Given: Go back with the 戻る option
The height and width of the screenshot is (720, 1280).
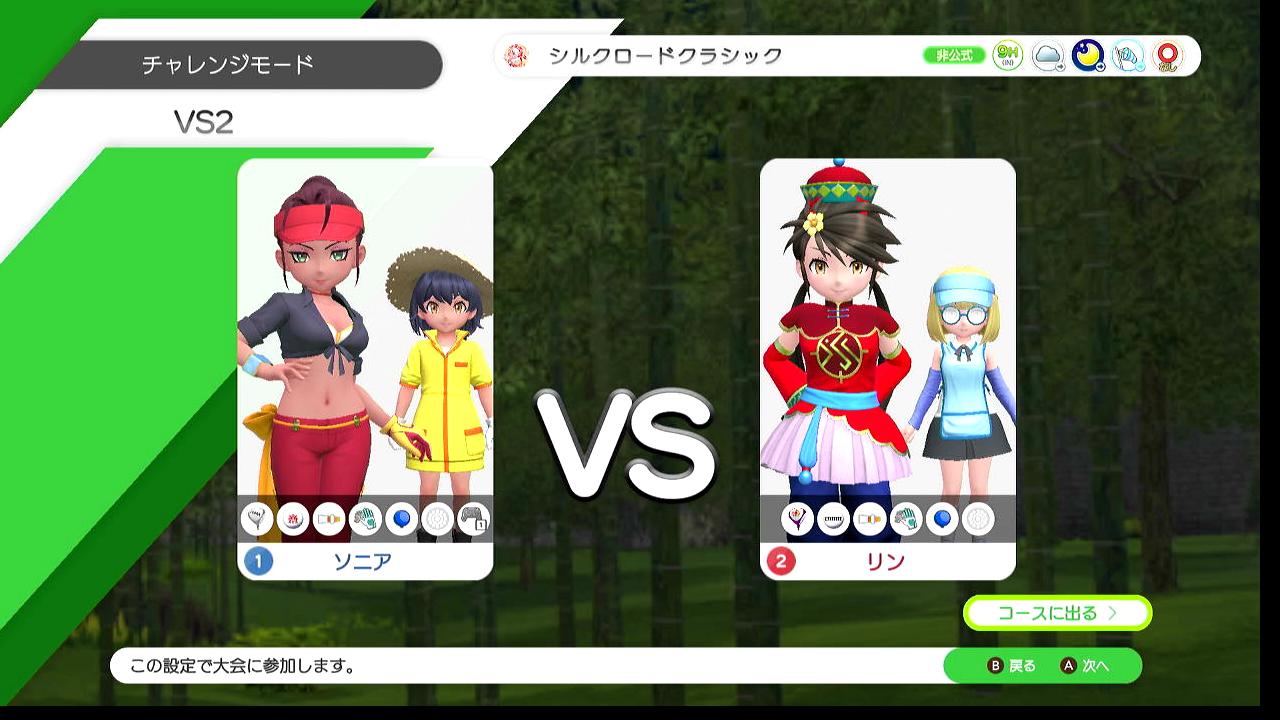Looking at the screenshot, I should tap(1012, 666).
